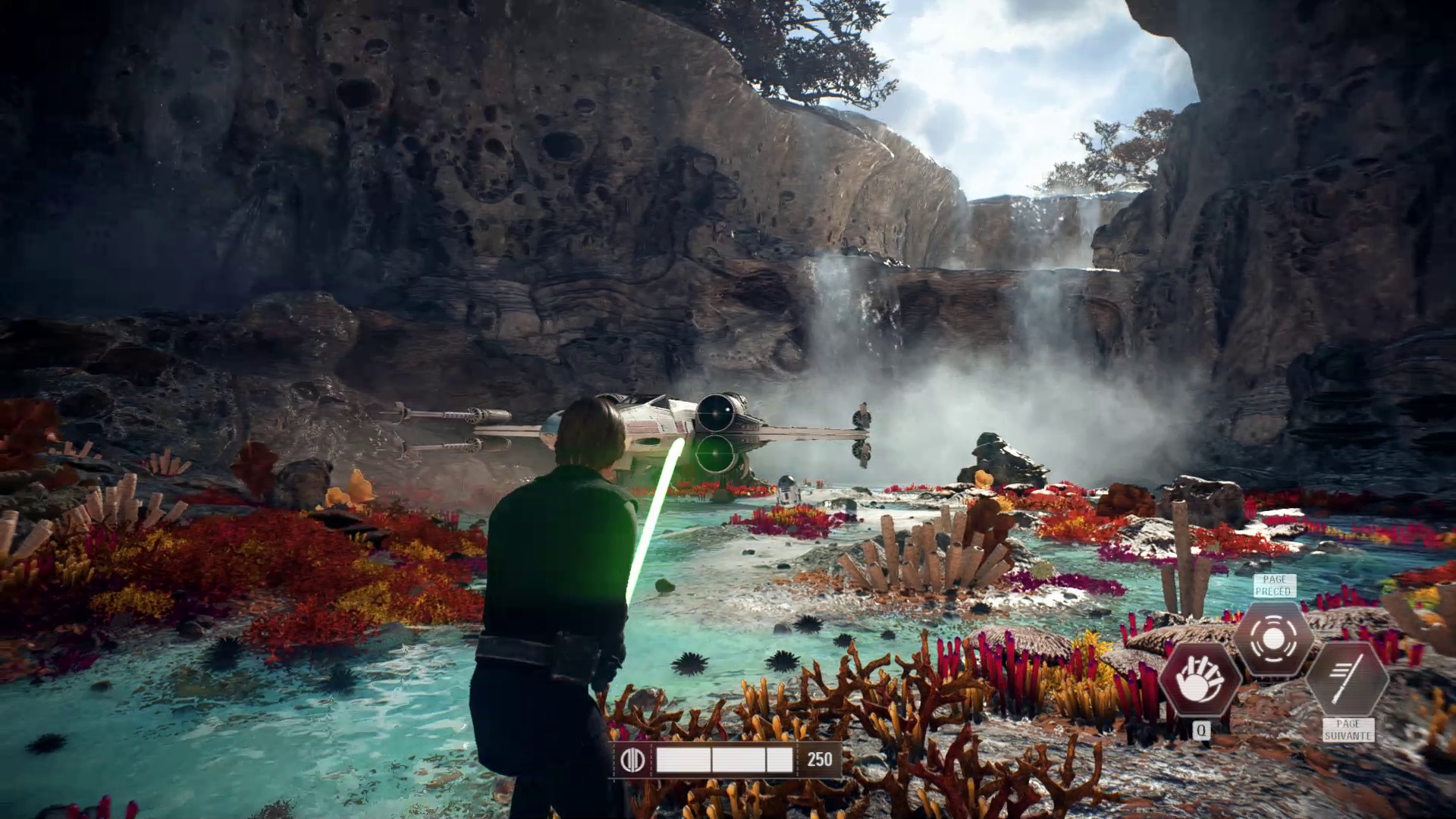Trigger the Repulse ability concentric-ring icon

pyautogui.click(x=1273, y=639)
